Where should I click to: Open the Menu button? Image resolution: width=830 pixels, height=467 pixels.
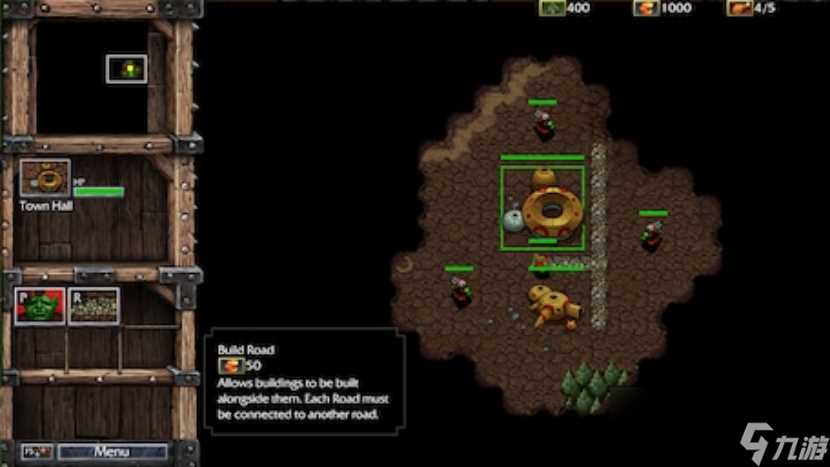tap(111, 451)
